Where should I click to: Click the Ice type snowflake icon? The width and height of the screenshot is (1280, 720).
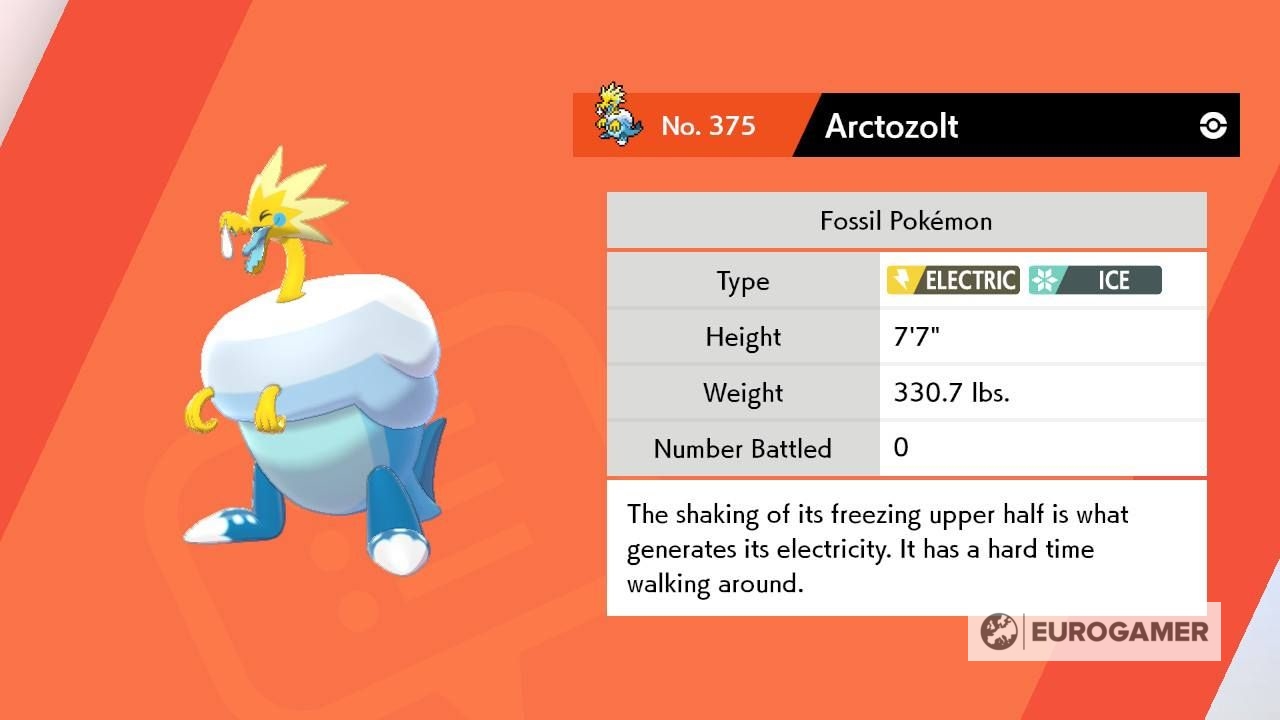pyautogui.click(x=1044, y=281)
